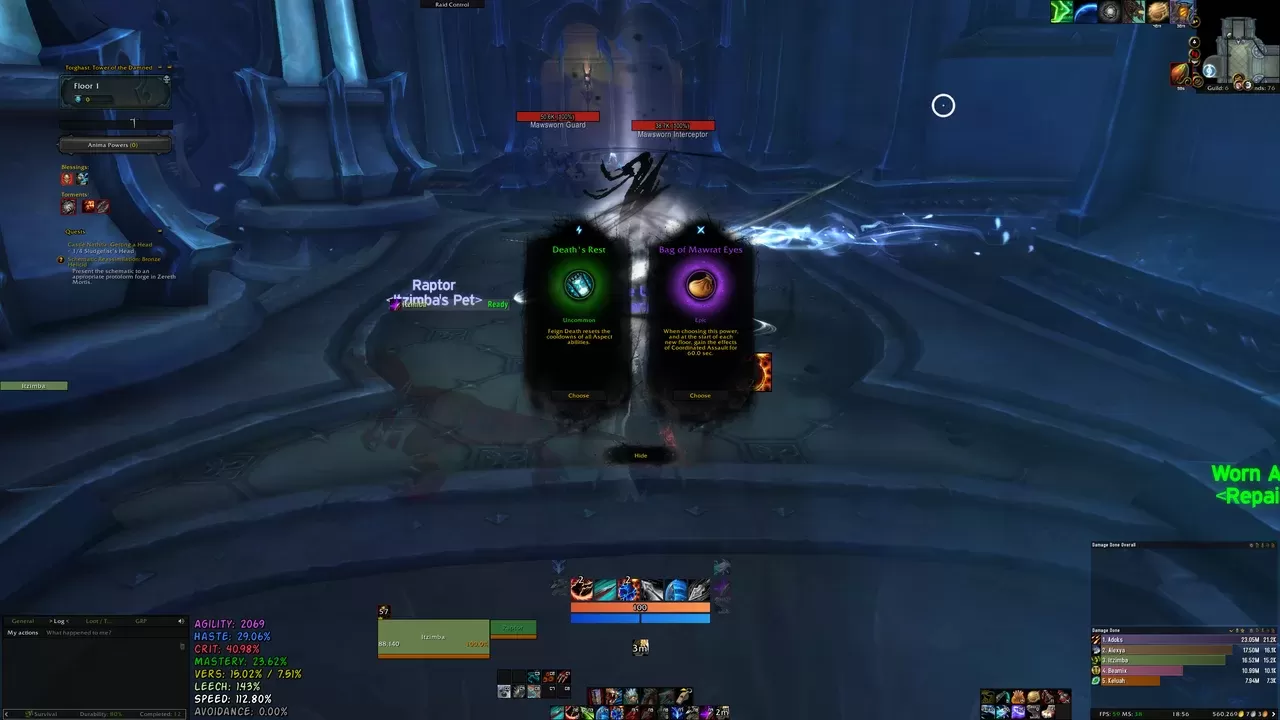
Task: Click the first Blessings buff icon
Action: [x=67, y=178]
